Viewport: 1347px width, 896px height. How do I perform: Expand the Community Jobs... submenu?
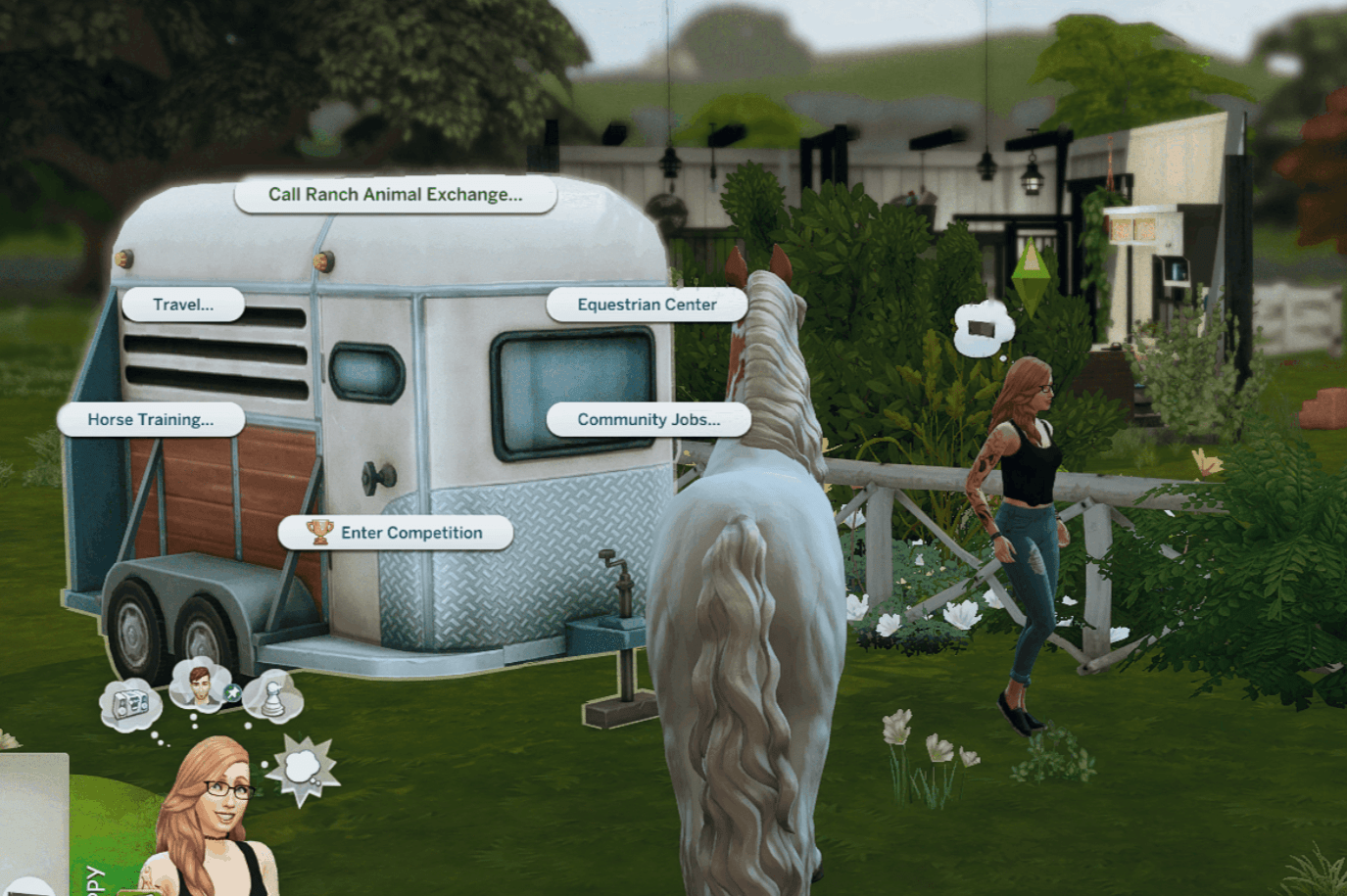pyautogui.click(x=649, y=419)
